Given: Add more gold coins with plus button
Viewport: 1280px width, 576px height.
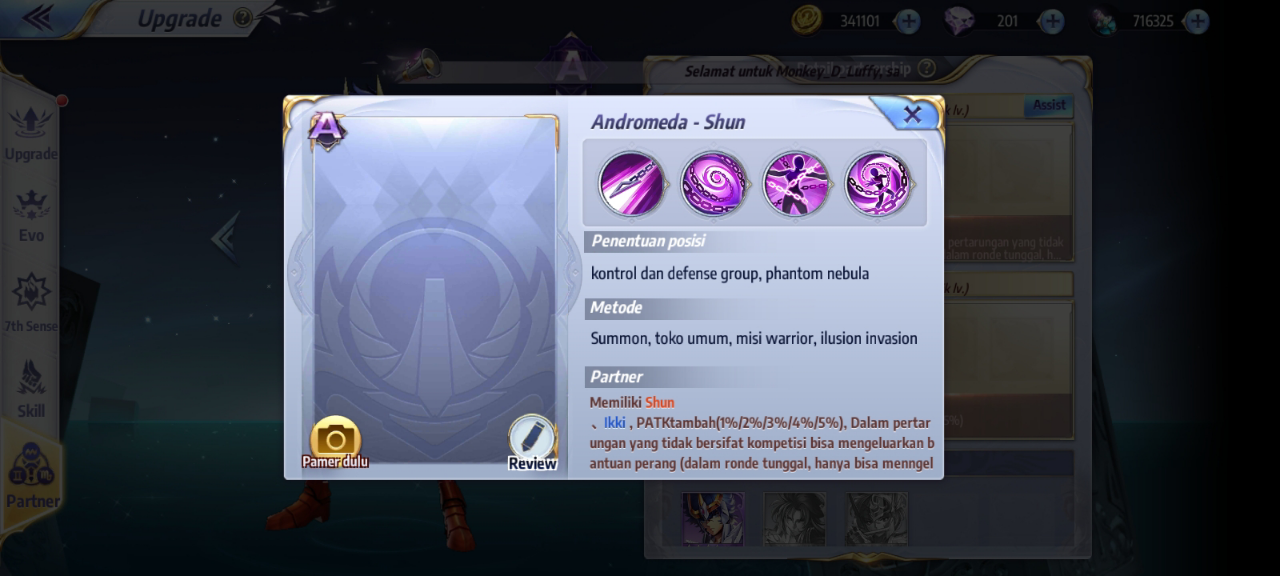Looking at the screenshot, I should 908,21.
